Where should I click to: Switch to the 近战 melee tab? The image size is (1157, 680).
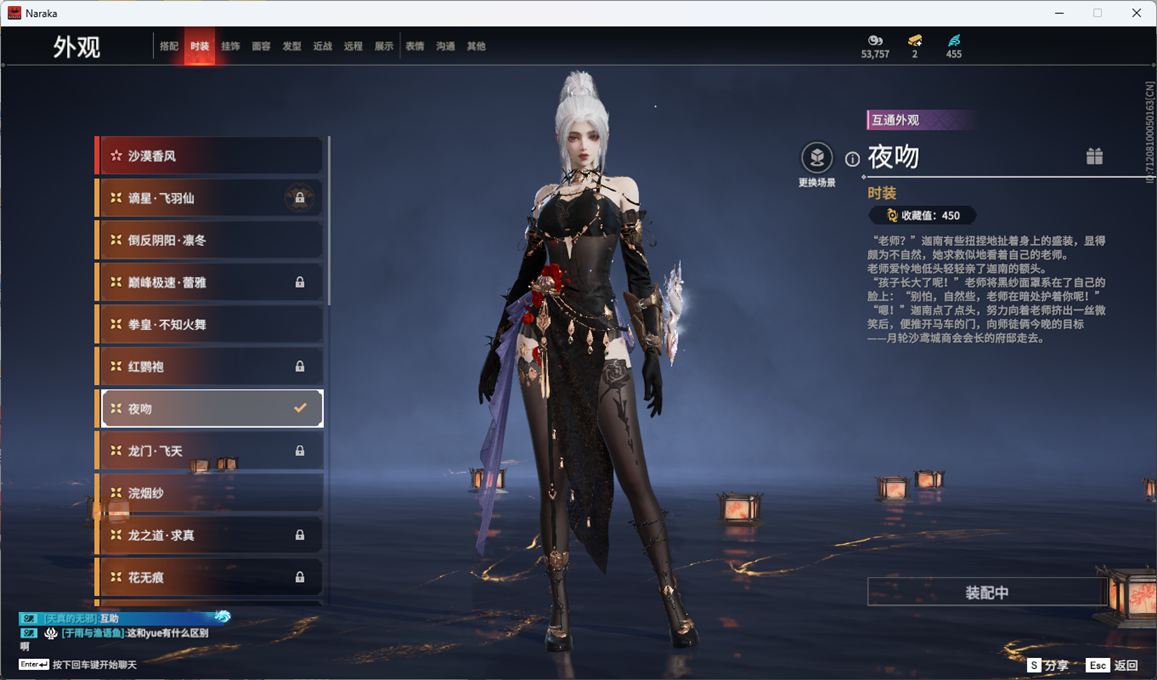click(322, 46)
